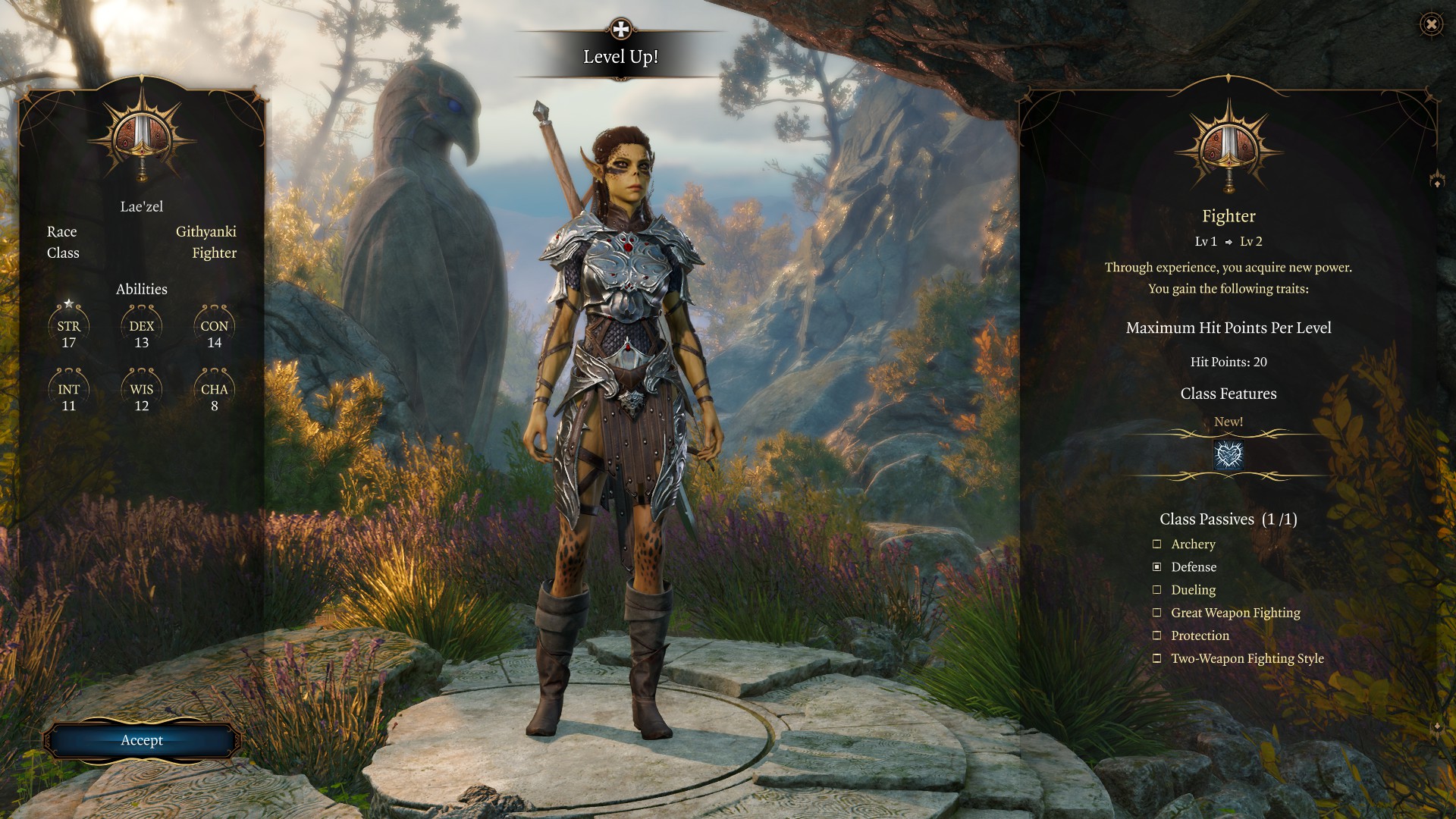Choose the Dueling fighting style
The height and width of the screenshot is (819, 1456).
(x=1157, y=589)
